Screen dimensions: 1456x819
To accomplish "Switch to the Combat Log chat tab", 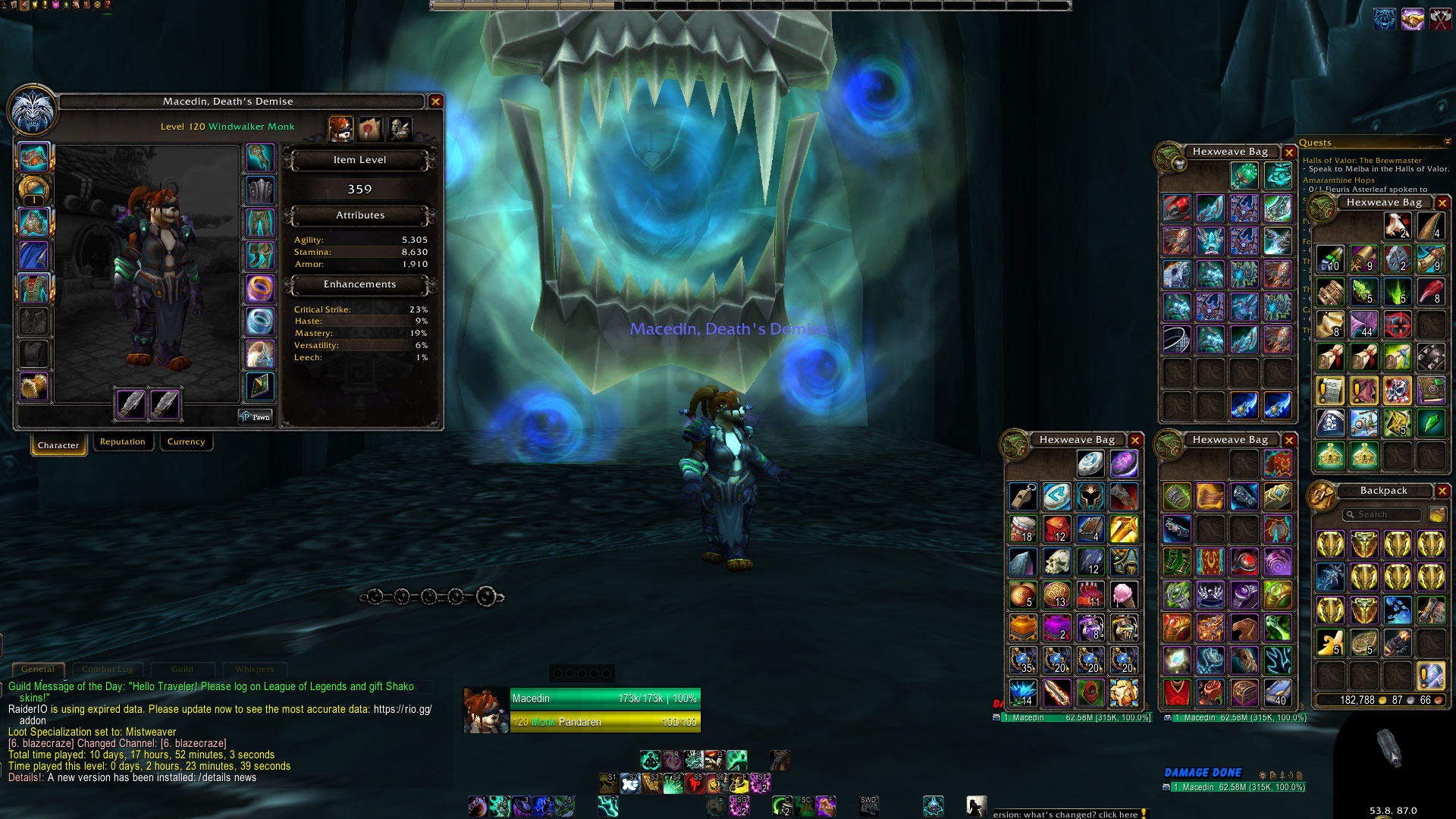I will [x=107, y=670].
